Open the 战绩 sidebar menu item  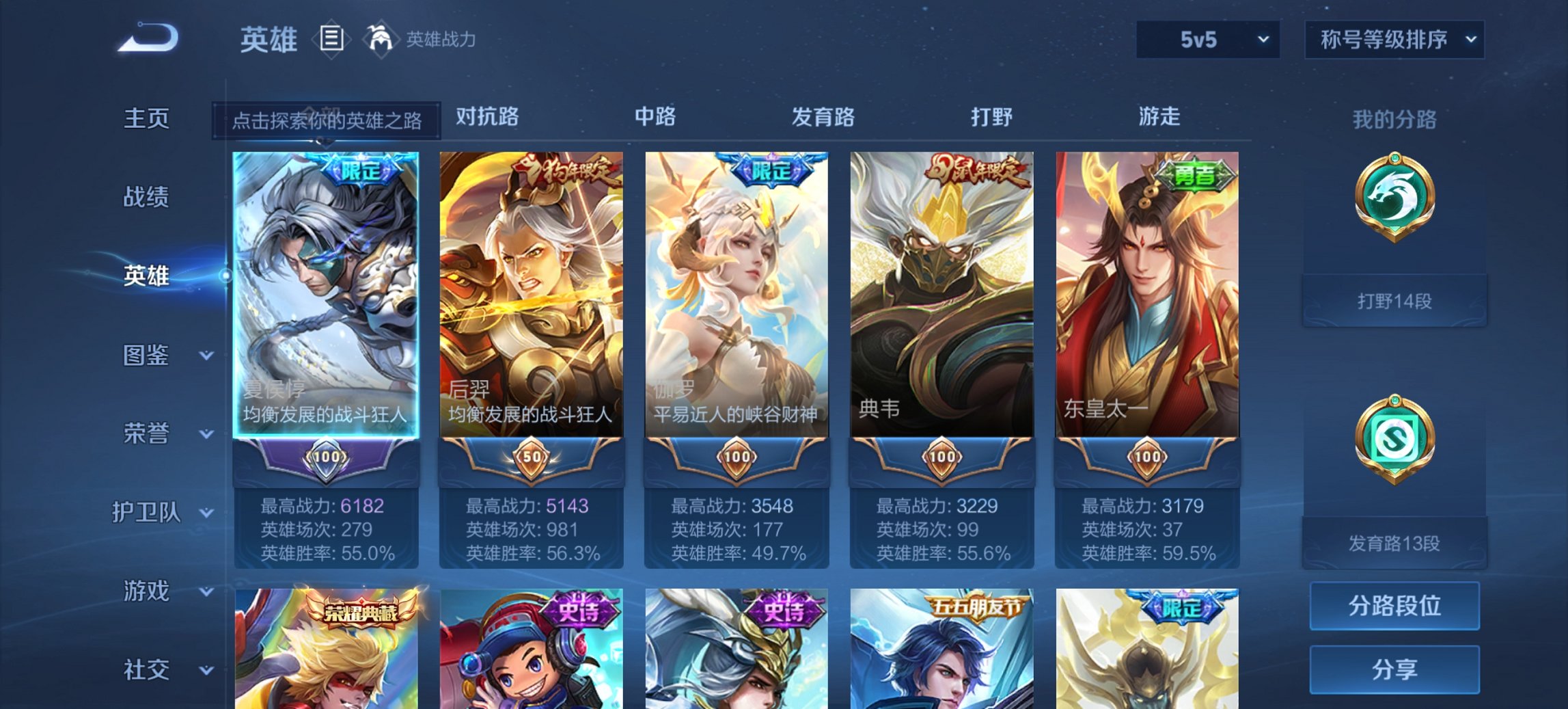146,197
